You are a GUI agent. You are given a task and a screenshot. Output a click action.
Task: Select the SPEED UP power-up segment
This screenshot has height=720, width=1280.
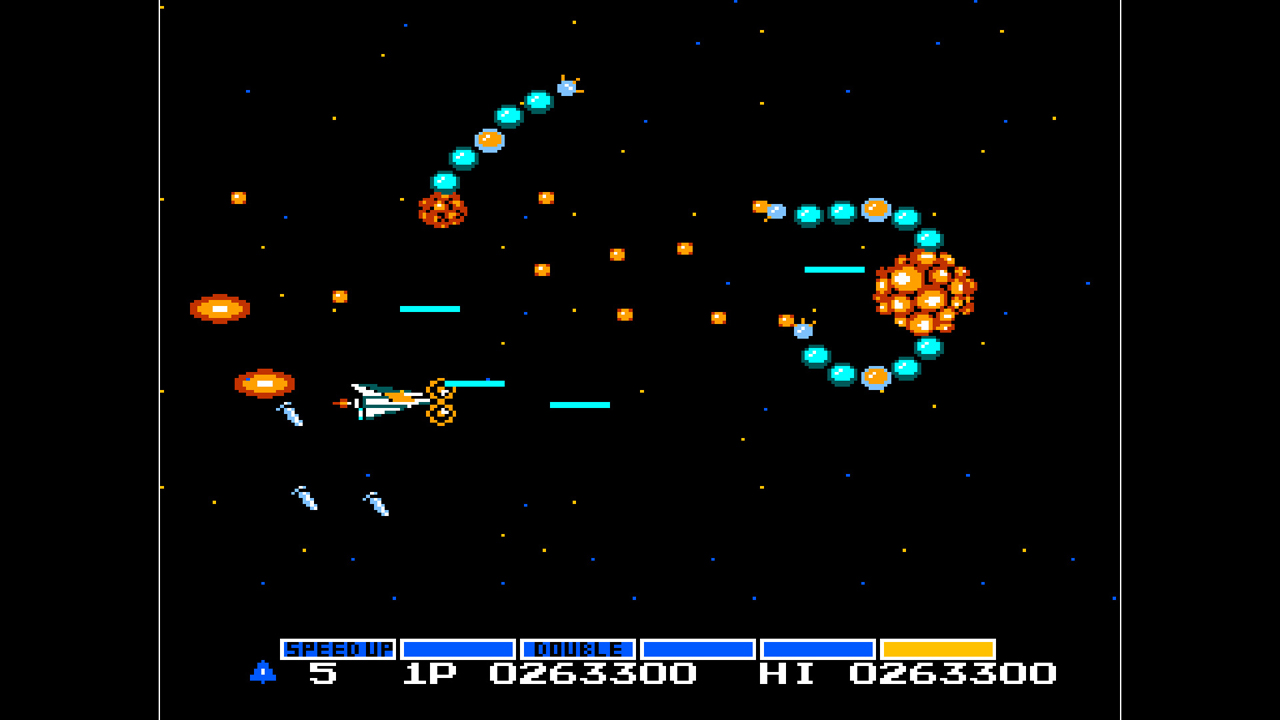pyautogui.click(x=338, y=648)
